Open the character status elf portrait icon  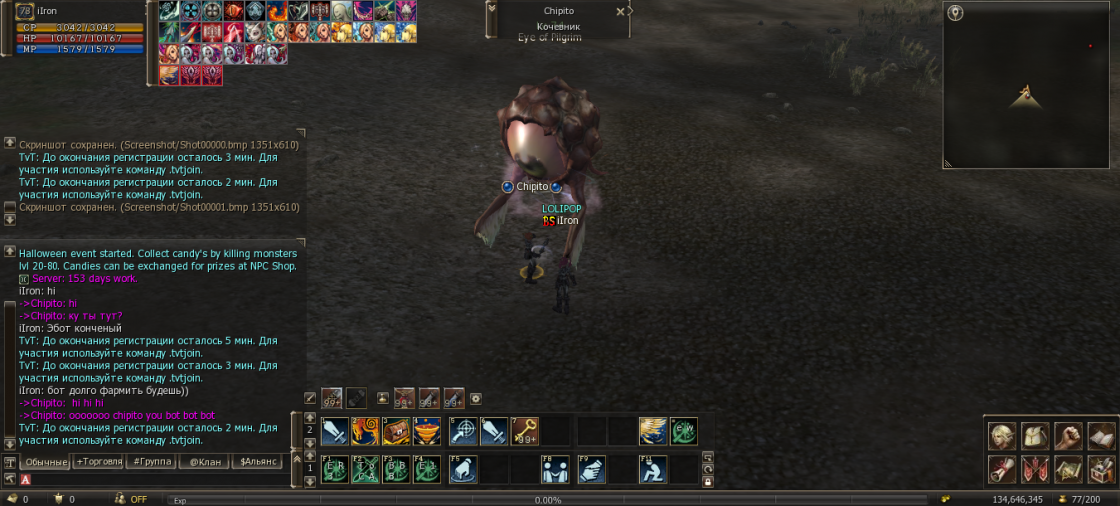(x=1003, y=437)
